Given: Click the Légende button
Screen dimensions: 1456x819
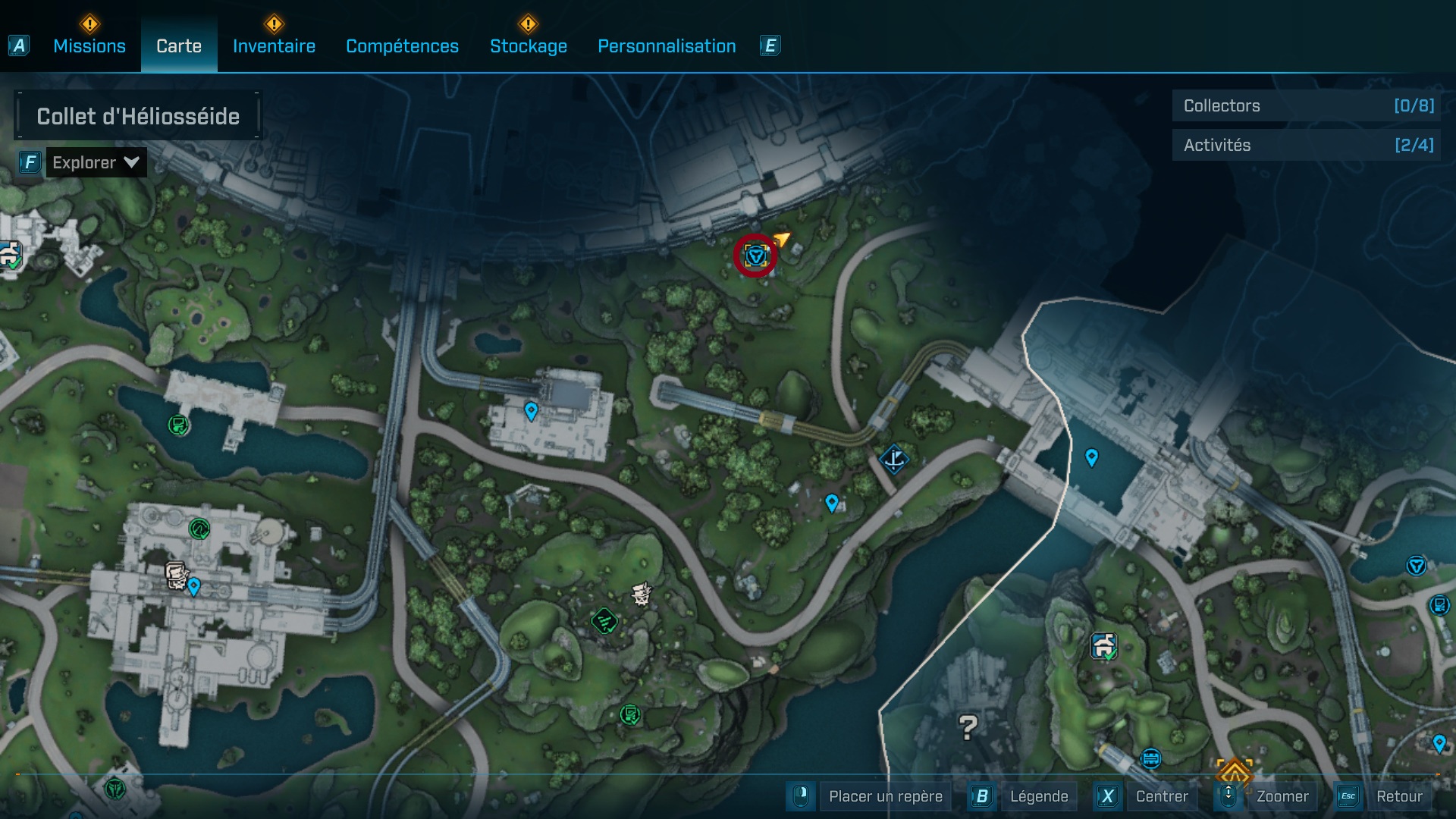Looking at the screenshot, I should click(1038, 796).
